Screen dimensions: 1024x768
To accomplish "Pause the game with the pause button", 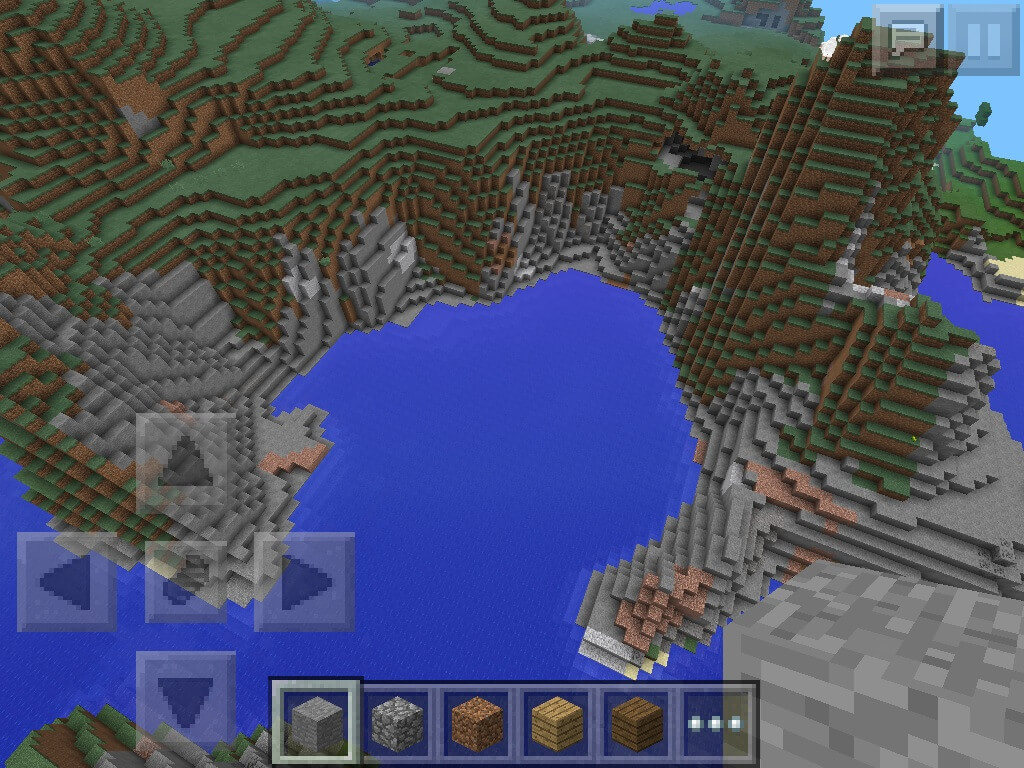I will 983,39.
